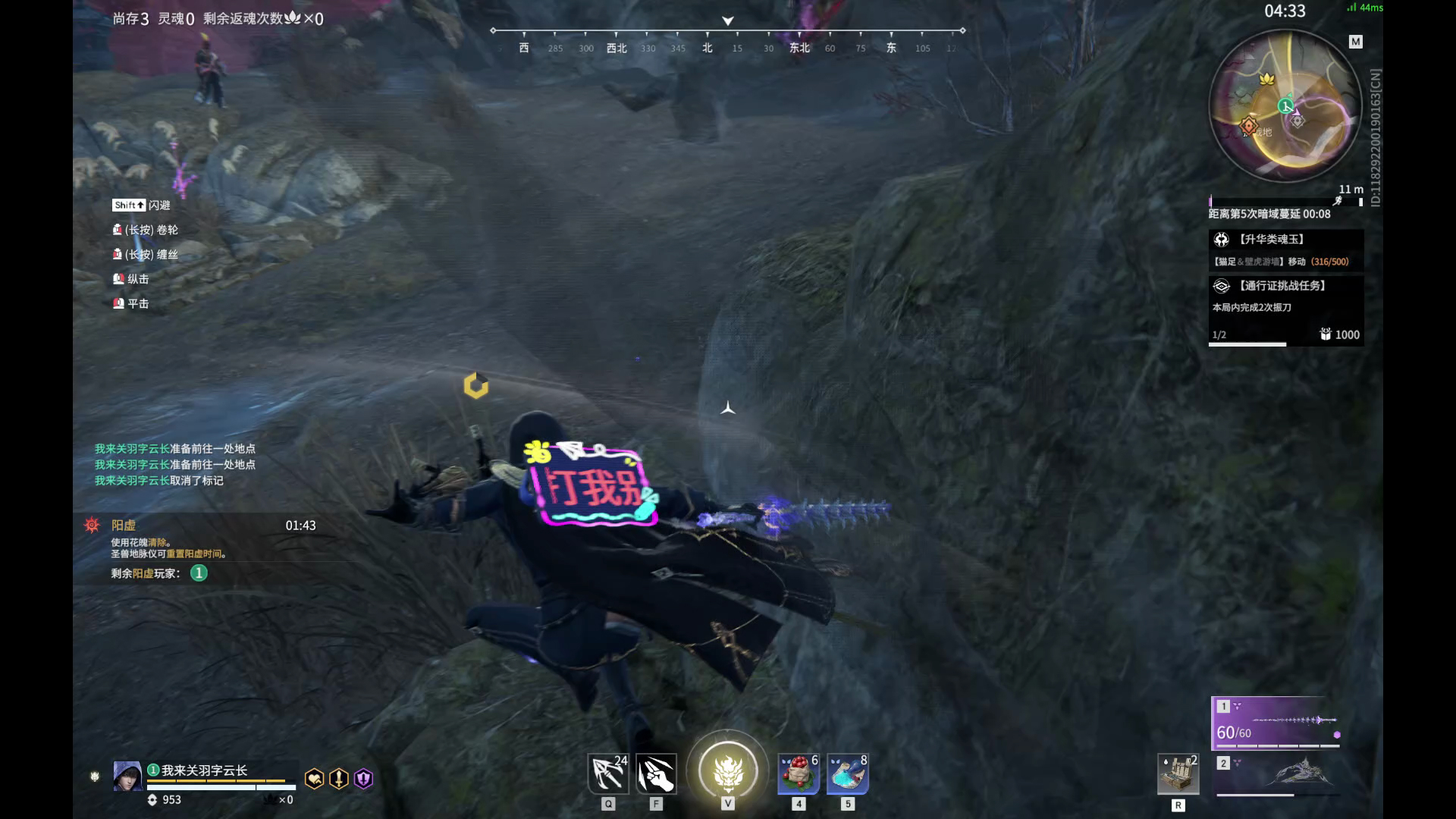The height and width of the screenshot is (819, 1456).
Task: Select the orange heart hexagon buff icon
Action: pos(314,779)
